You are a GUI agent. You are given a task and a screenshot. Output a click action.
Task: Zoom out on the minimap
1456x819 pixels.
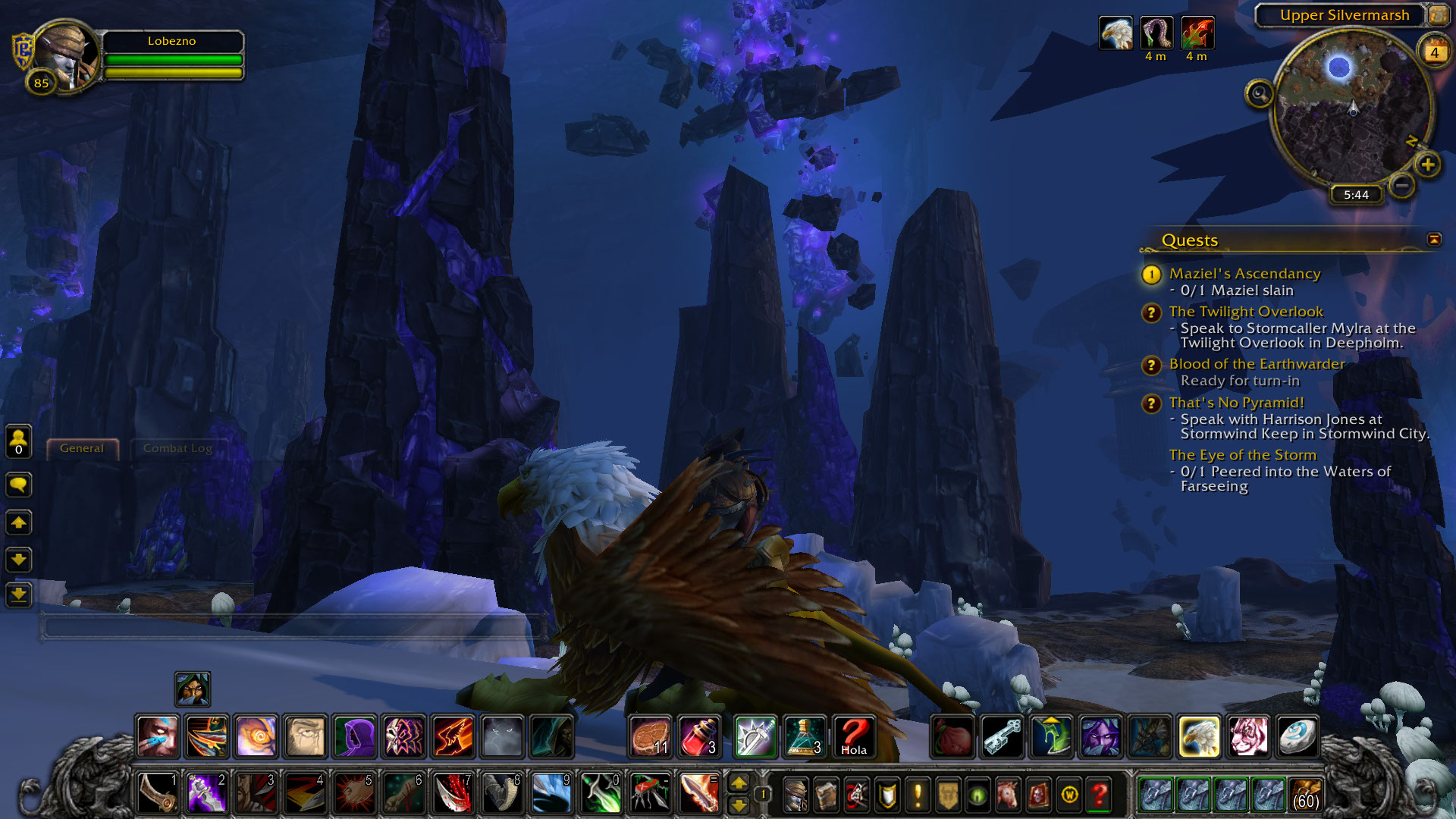(1402, 184)
